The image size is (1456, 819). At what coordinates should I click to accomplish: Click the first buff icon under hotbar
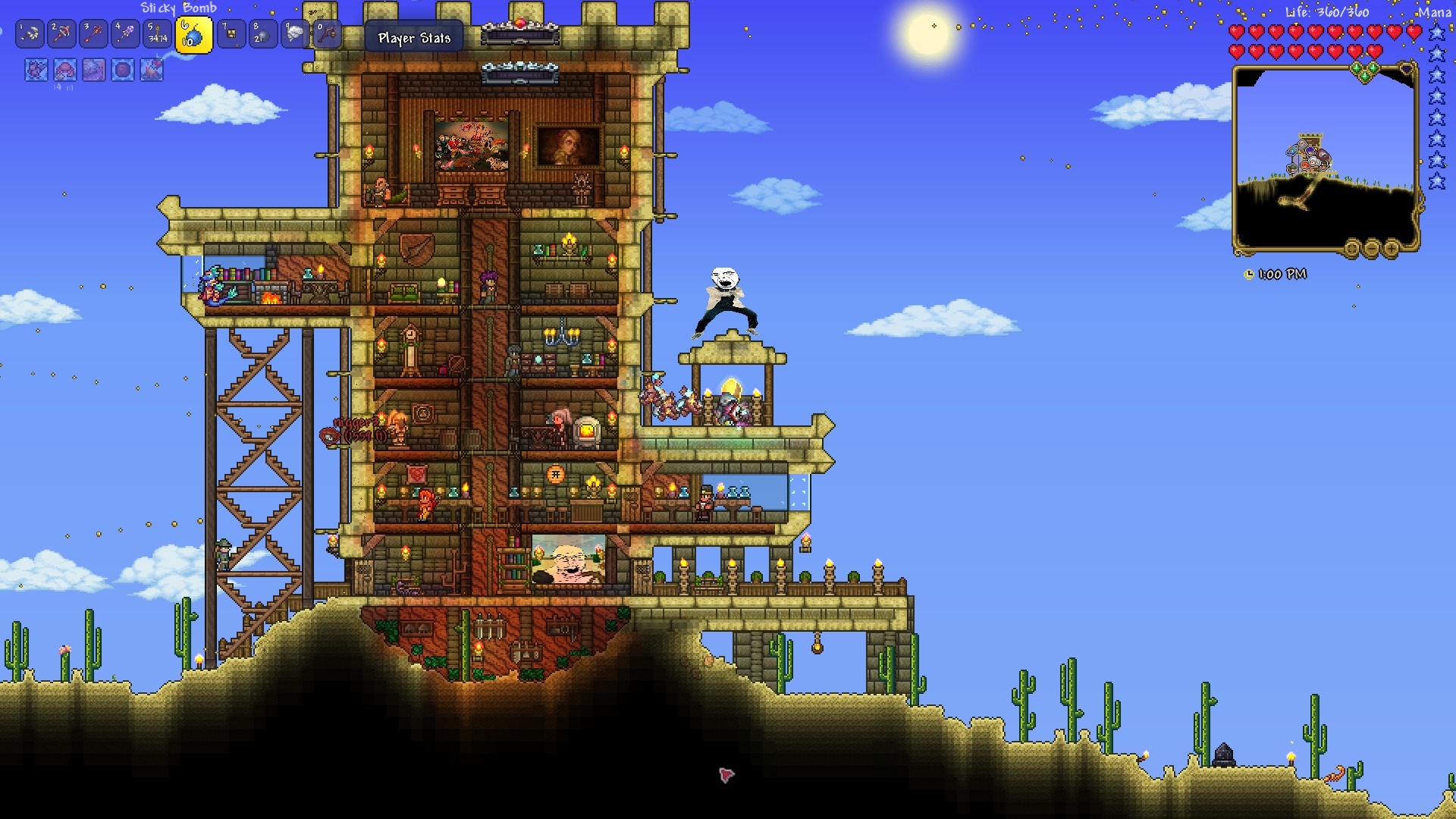(36, 71)
